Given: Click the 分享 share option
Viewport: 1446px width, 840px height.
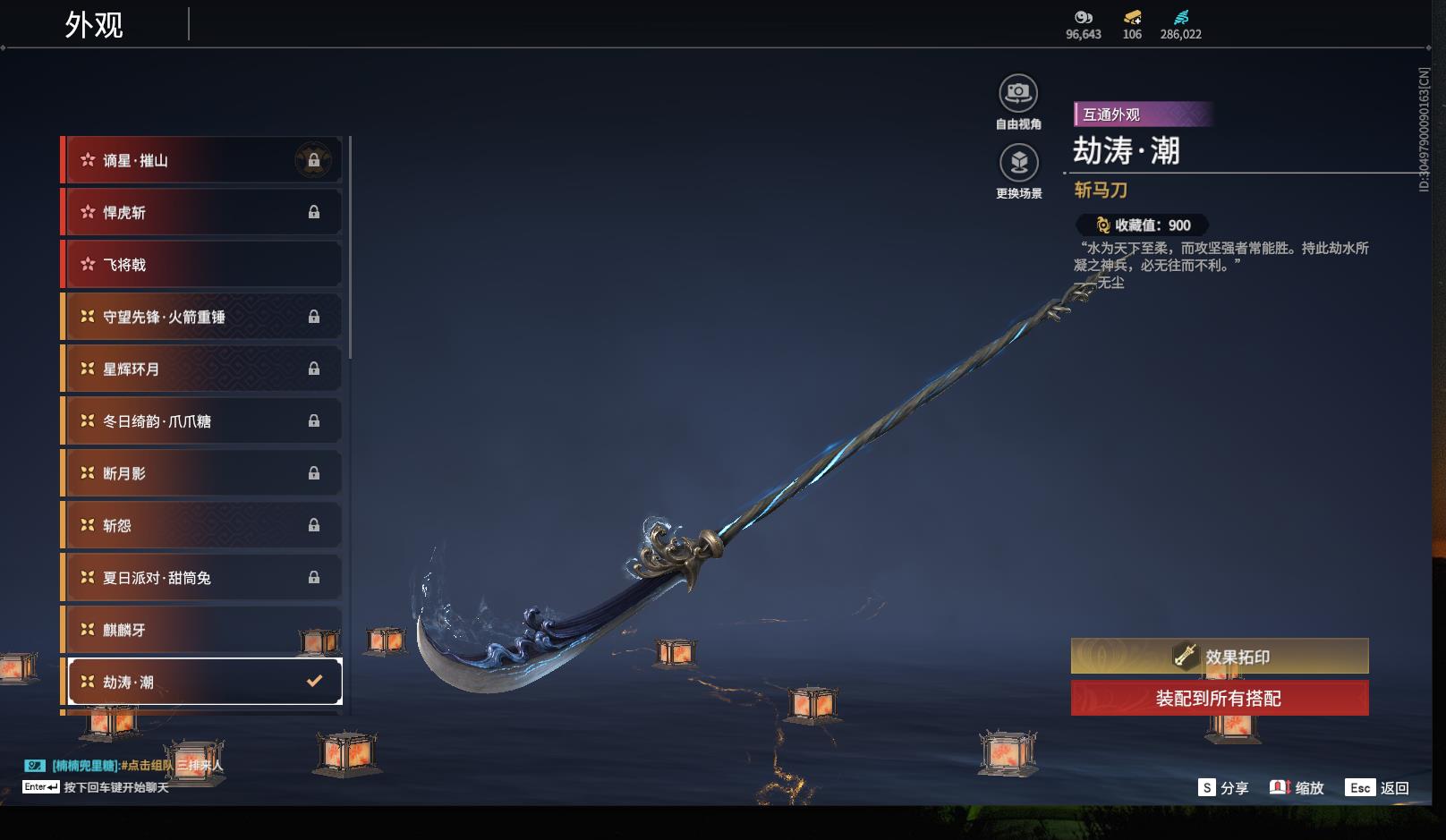Looking at the screenshot, I should (1223, 787).
